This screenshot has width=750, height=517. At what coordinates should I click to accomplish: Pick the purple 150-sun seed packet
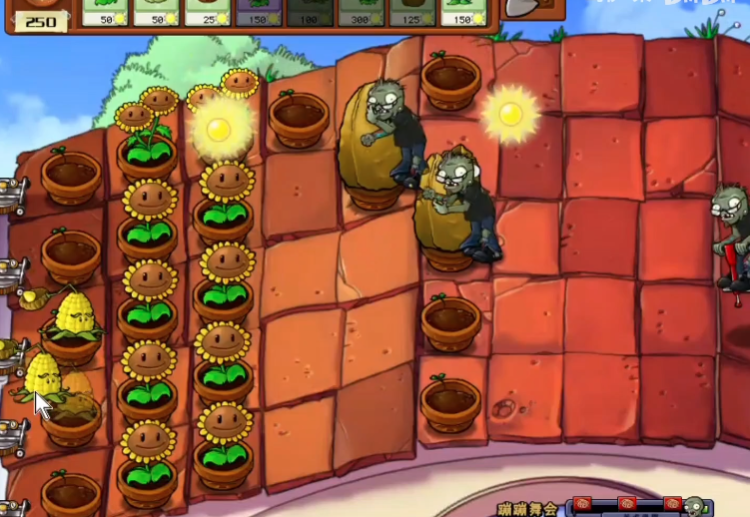pos(260,12)
